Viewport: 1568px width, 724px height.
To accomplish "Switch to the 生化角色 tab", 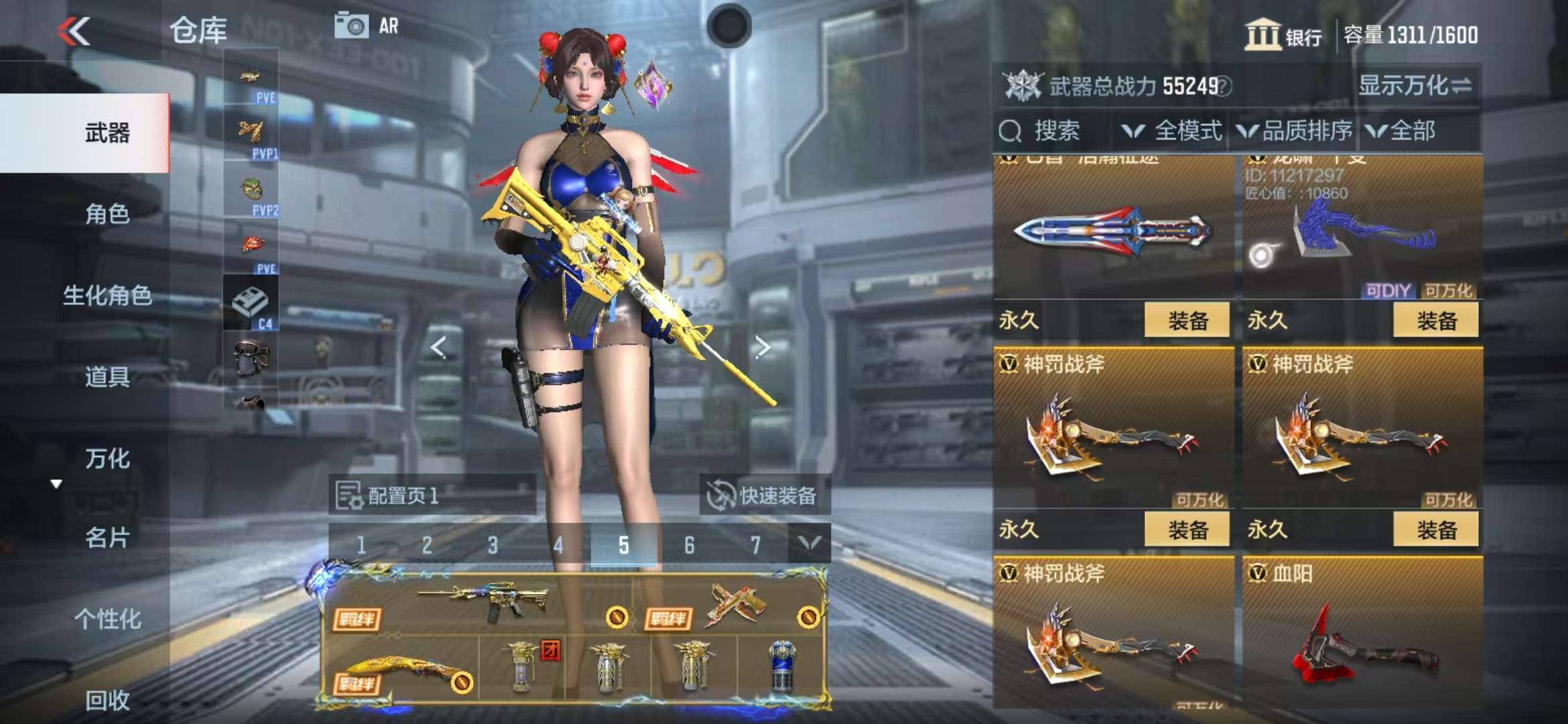I will pos(107,295).
